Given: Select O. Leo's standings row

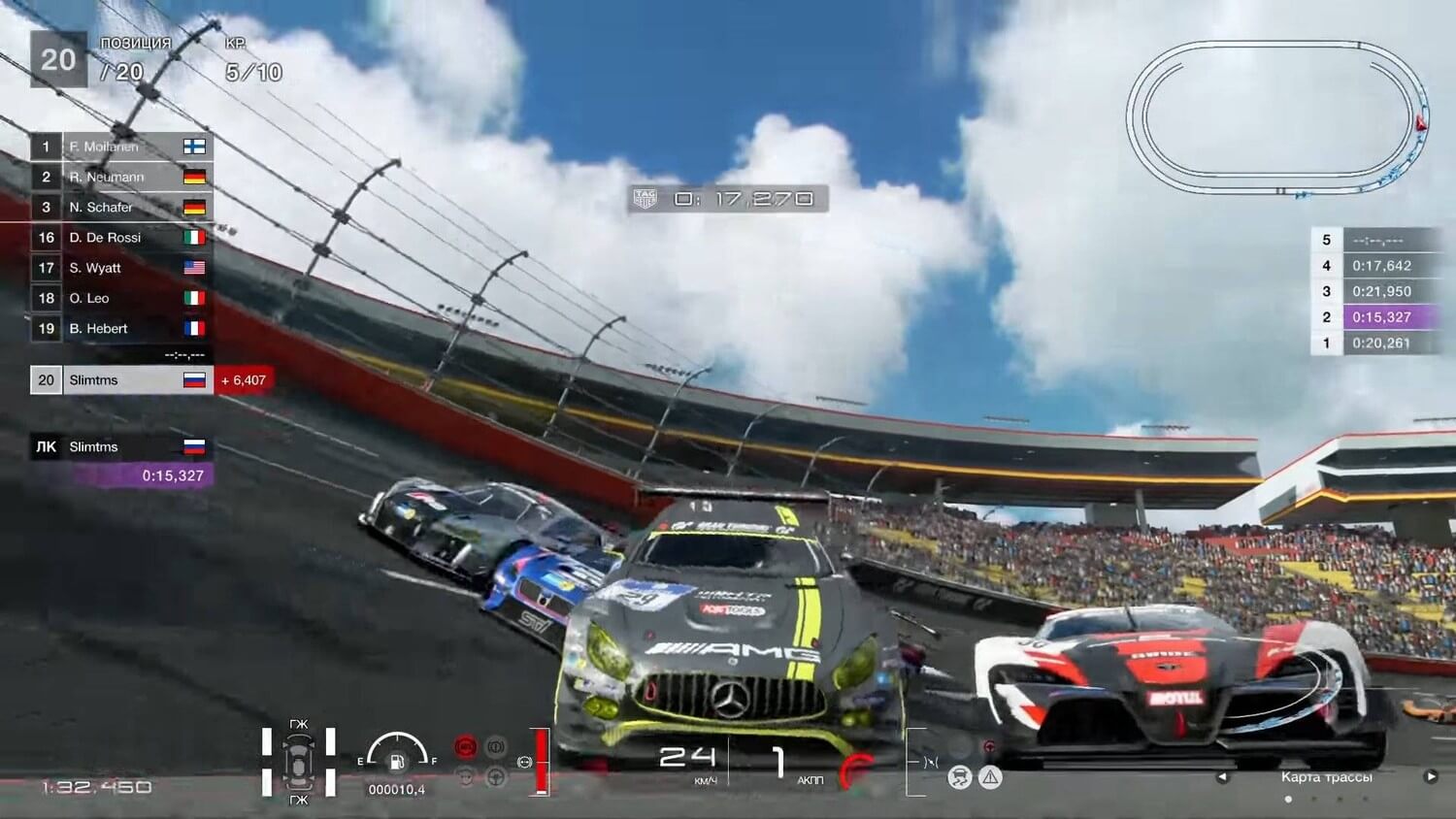Looking at the screenshot, I should pos(122,298).
